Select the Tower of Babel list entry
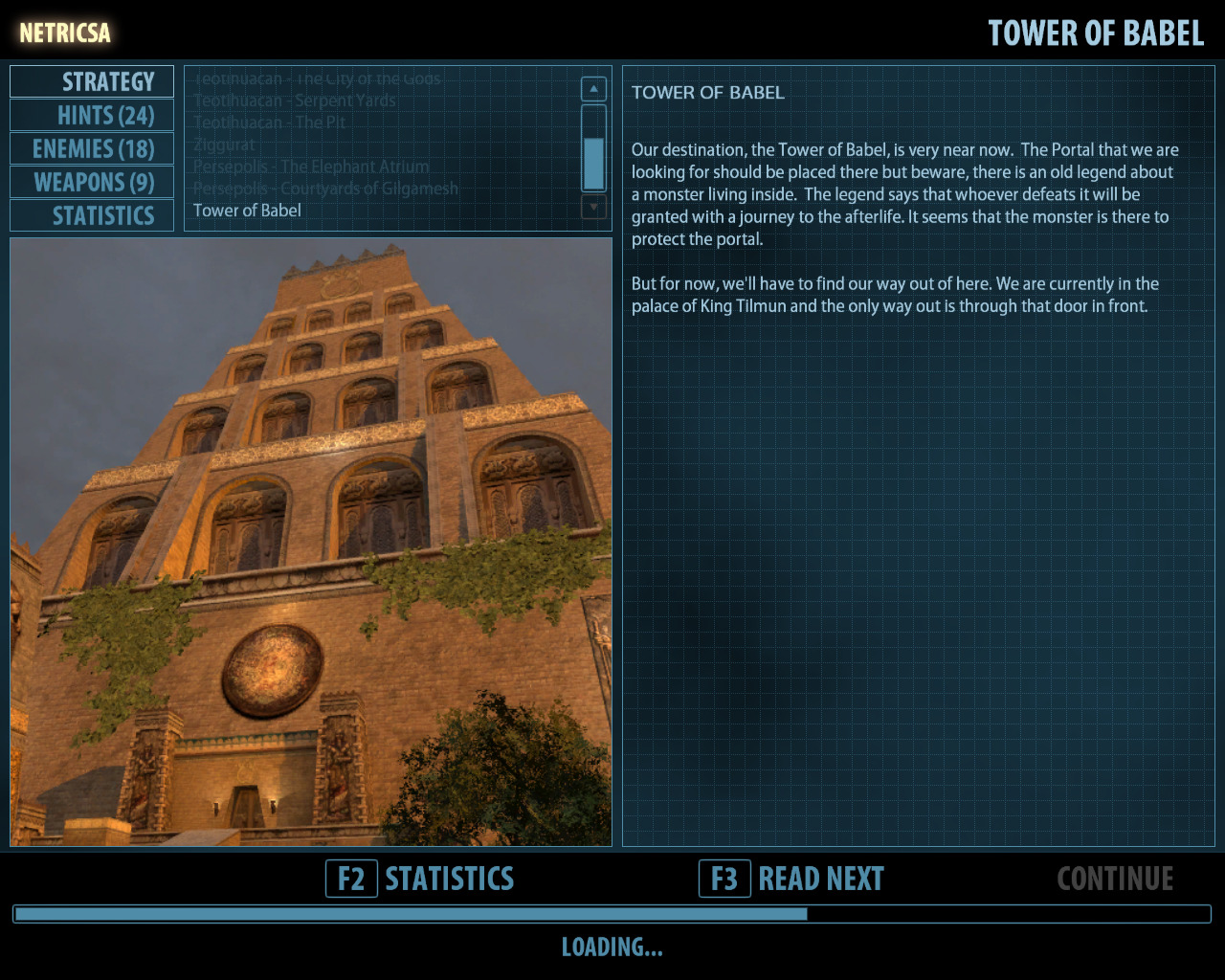Screen dimensions: 1225x980 click(x=247, y=211)
